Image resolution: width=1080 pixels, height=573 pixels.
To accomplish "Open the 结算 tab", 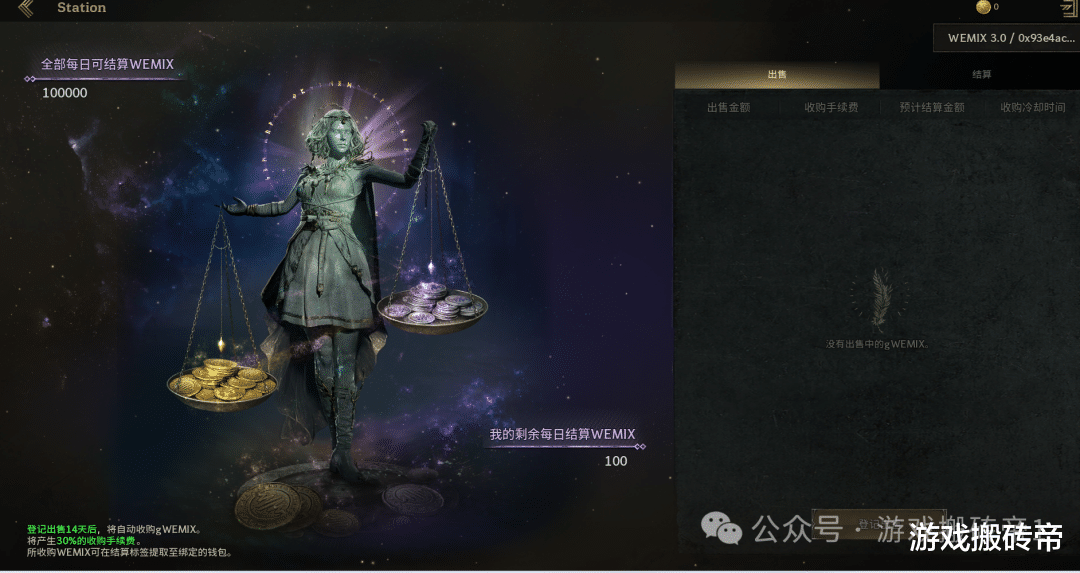I will click(x=981, y=75).
